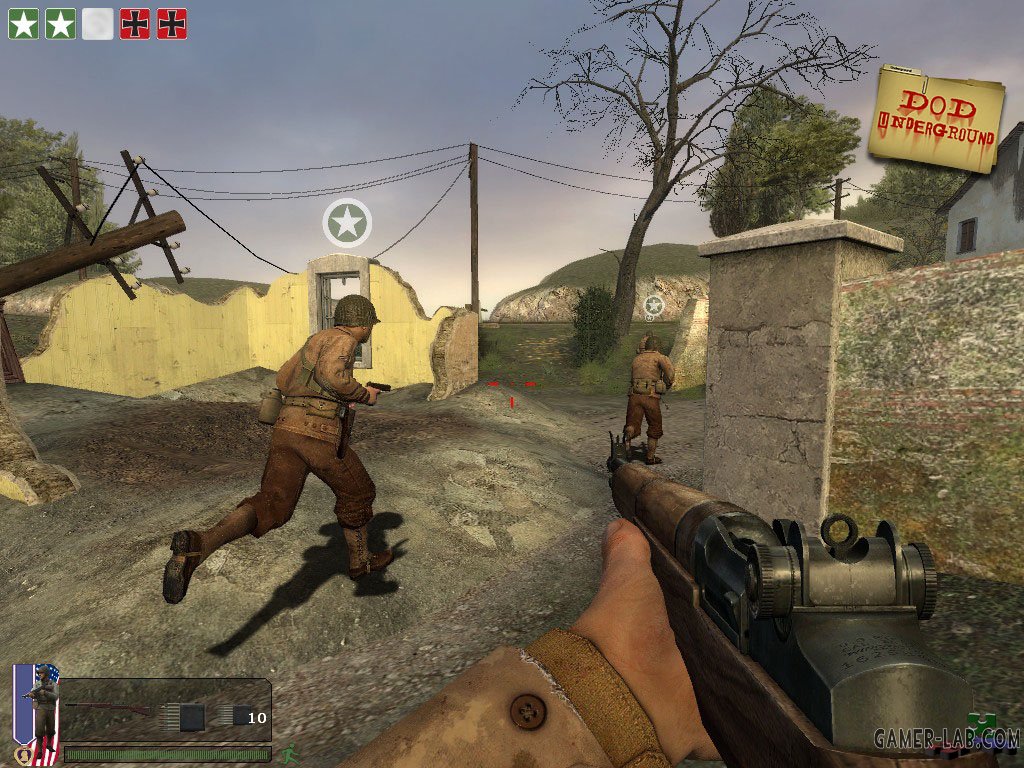Click the green running sprint icon
The width and height of the screenshot is (1024, 768).
coord(289,752)
